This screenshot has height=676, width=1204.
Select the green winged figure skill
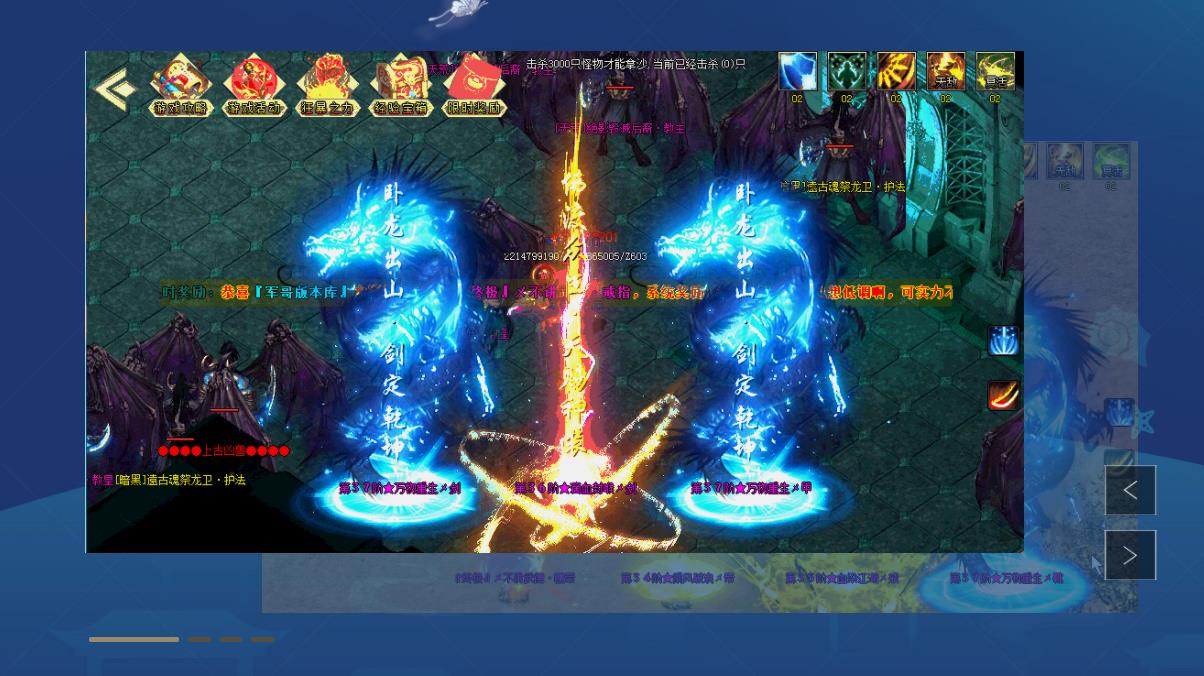coord(846,72)
